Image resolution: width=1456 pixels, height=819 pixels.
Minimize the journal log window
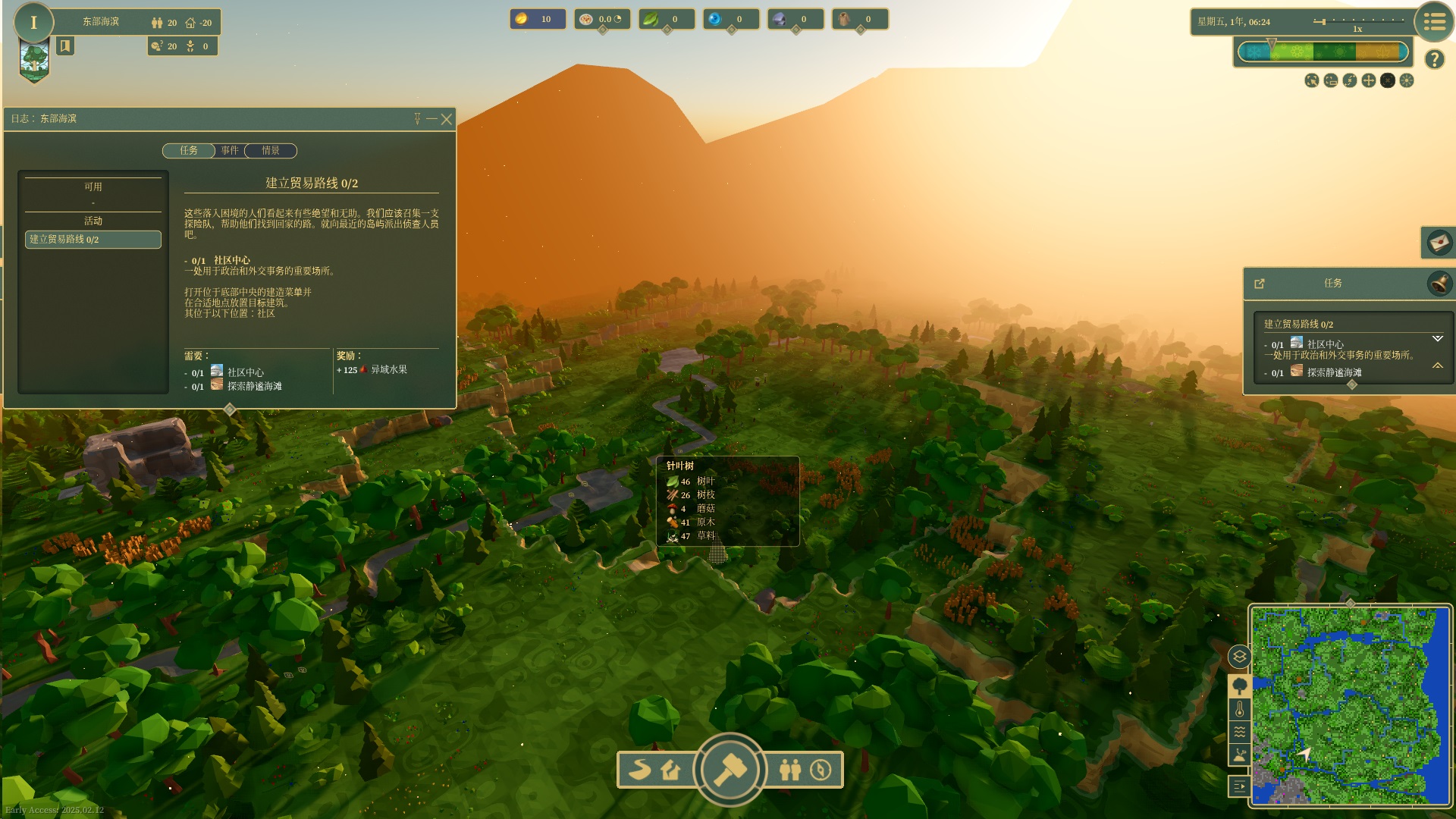tap(431, 119)
